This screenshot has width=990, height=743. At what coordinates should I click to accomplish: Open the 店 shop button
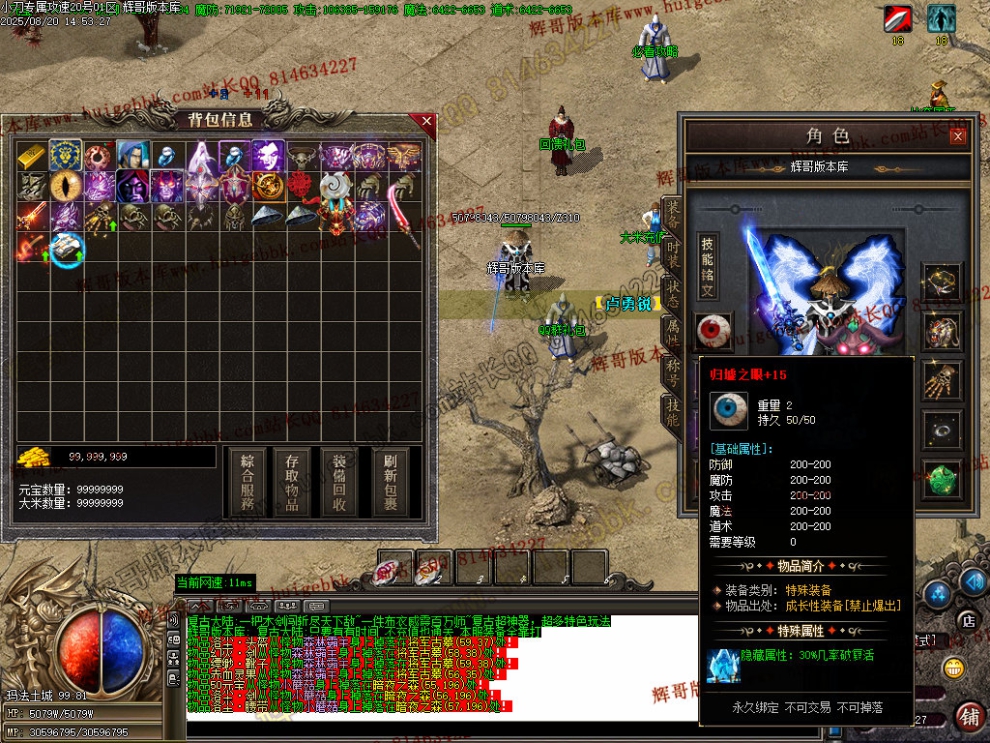(x=967, y=621)
